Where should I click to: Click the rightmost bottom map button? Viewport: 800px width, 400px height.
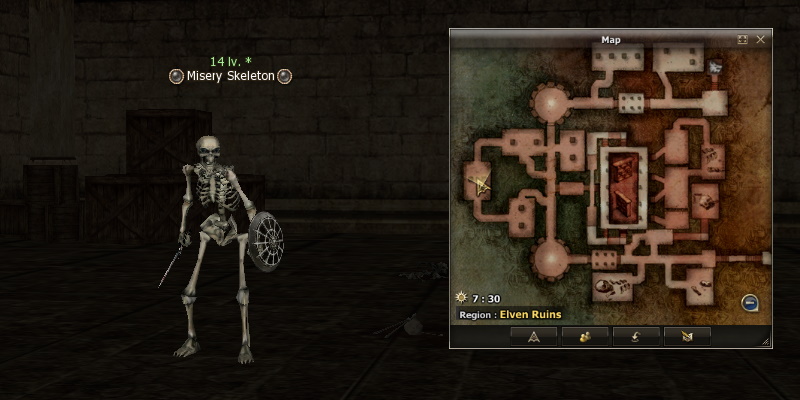(687, 336)
